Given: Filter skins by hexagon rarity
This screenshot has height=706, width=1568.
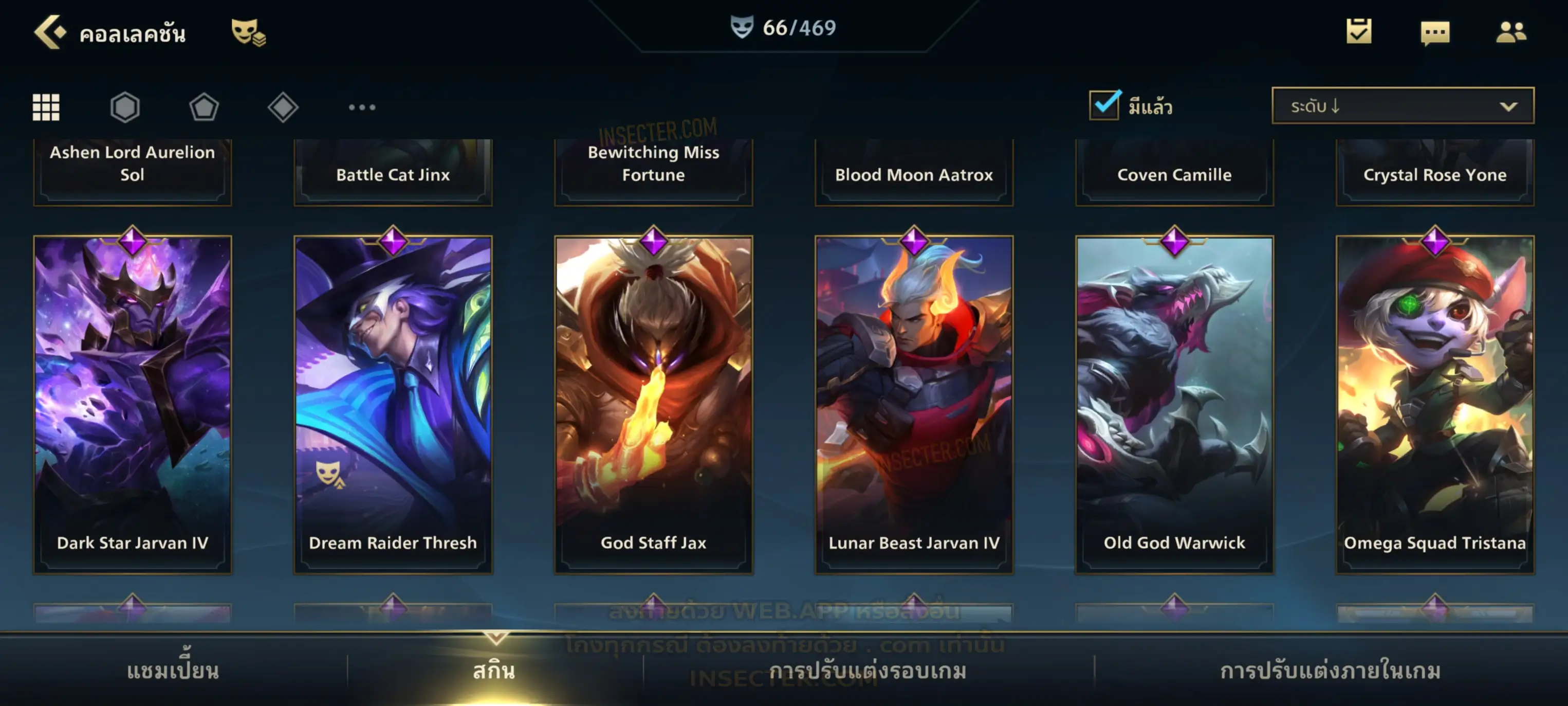Looking at the screenshot, I should [x=125, y=107].
